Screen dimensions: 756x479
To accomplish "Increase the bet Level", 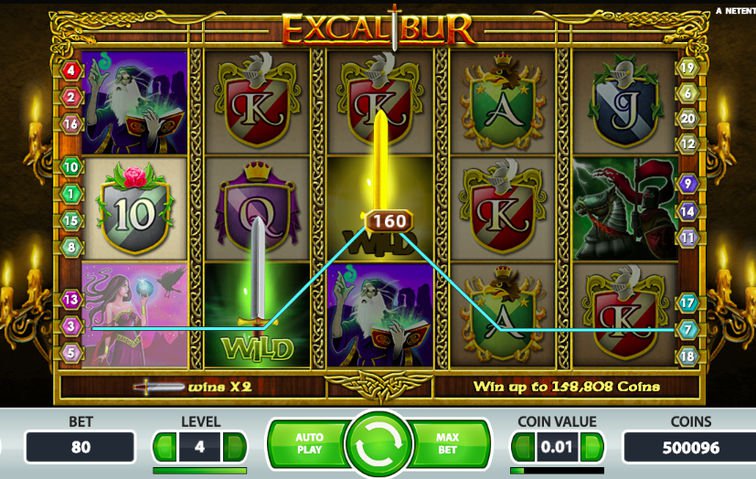I will point(235,447).
